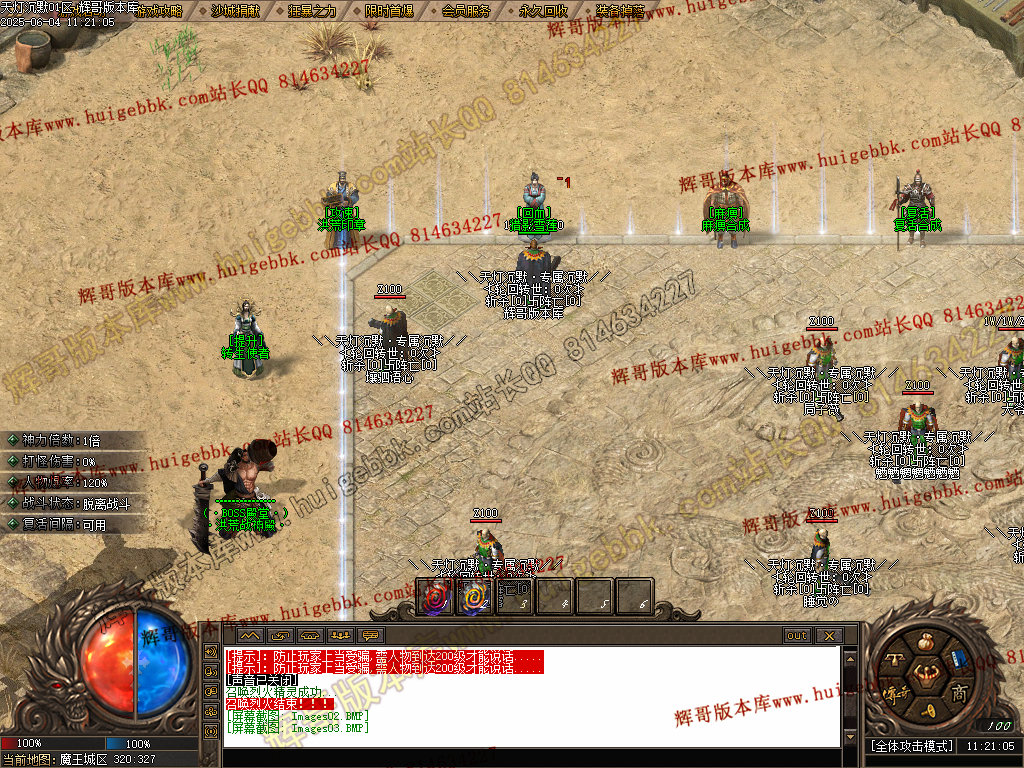
Task: Open the skill book with the blue book icon
Action: pyautogui.click(x=958, y=659)
